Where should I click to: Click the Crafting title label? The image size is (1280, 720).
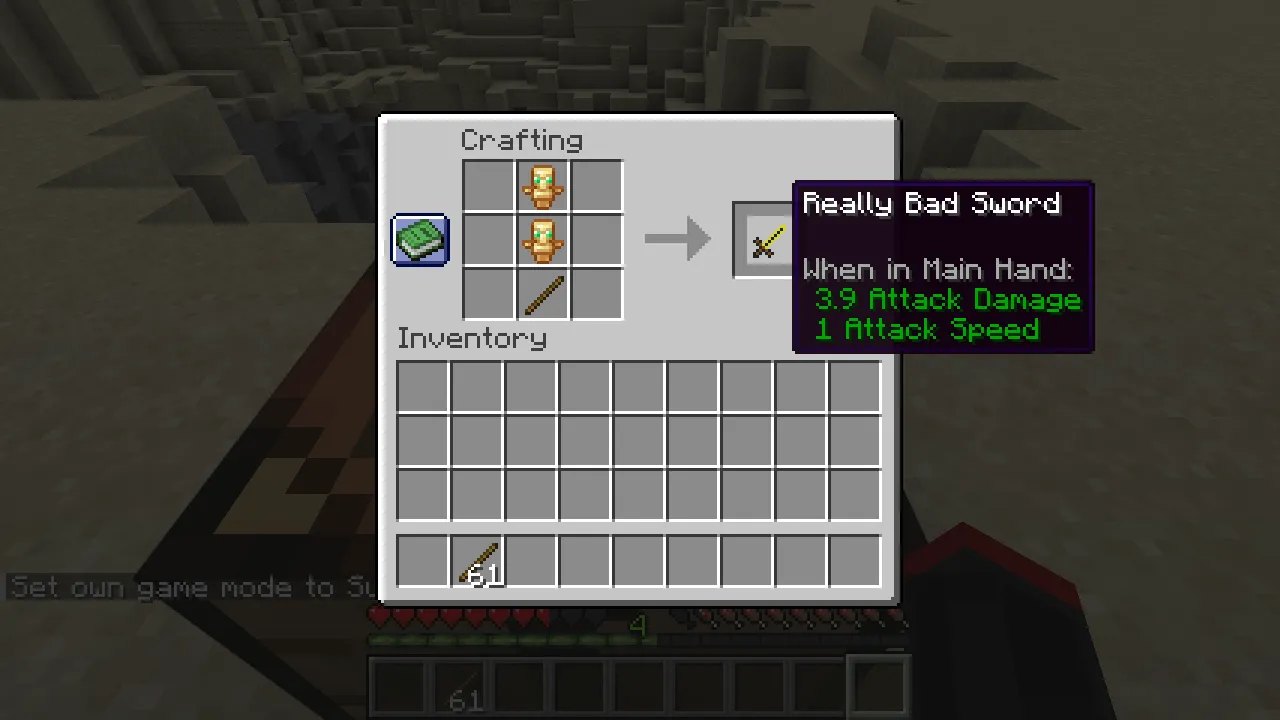tap(521, 140)
